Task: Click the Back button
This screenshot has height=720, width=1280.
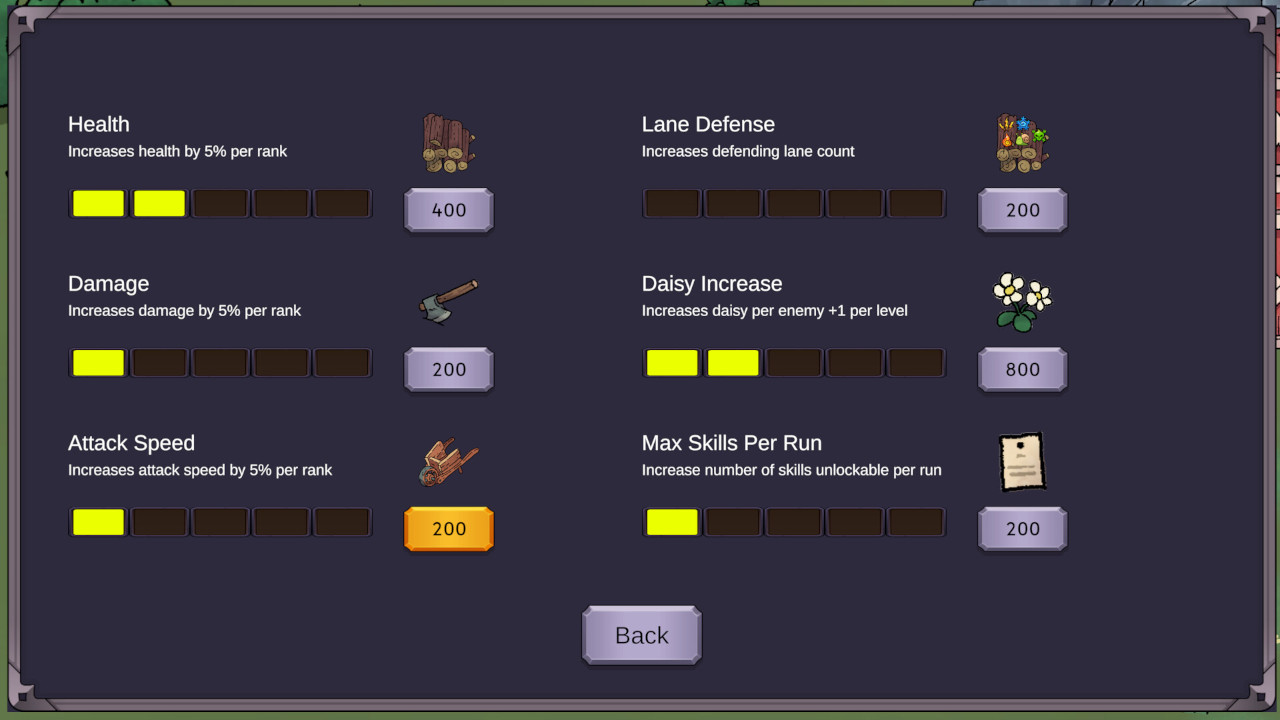Action: click(x=641, y=635)
